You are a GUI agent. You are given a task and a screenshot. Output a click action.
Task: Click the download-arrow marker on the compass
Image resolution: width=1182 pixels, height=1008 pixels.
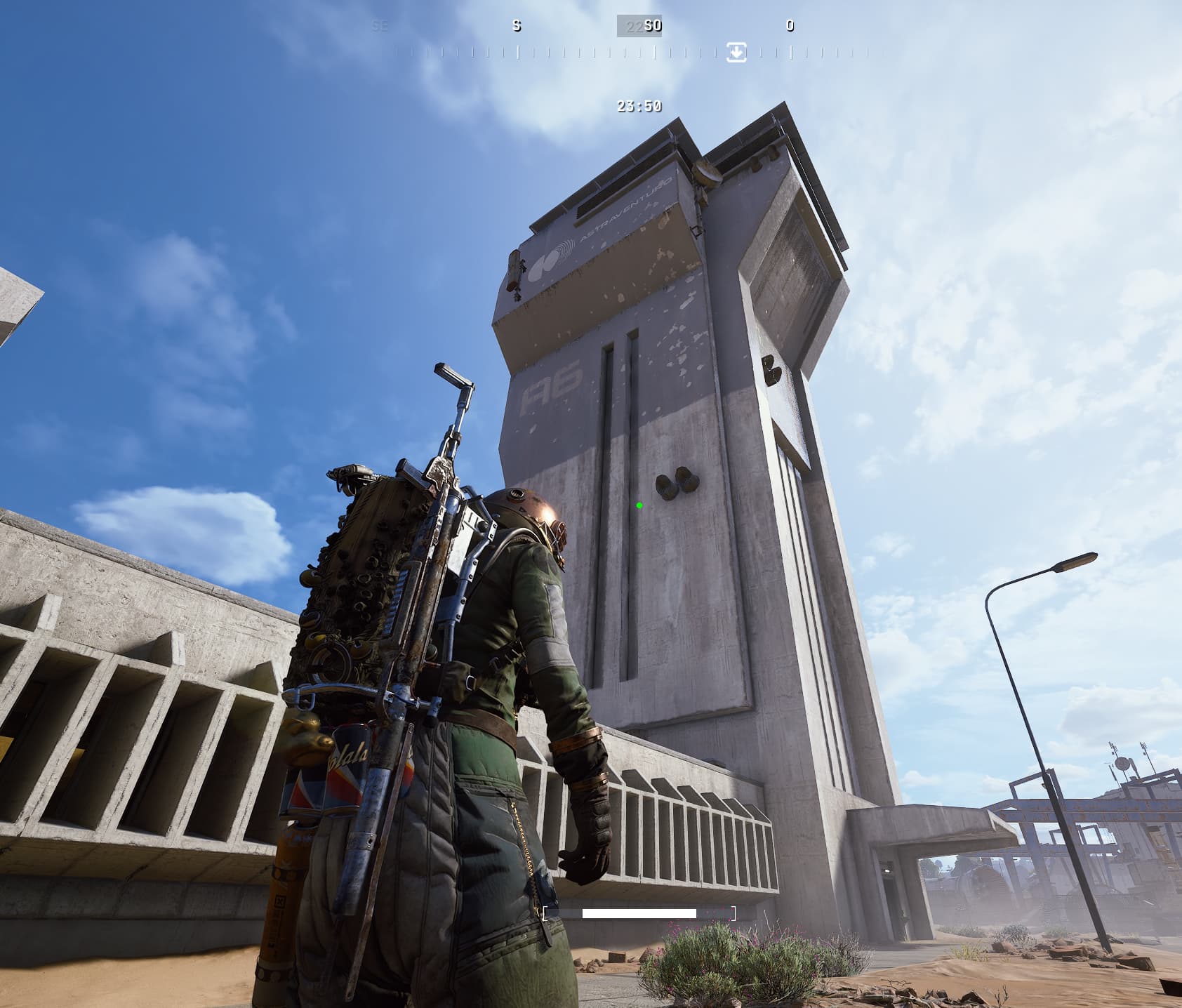click(x=736, y=52)
